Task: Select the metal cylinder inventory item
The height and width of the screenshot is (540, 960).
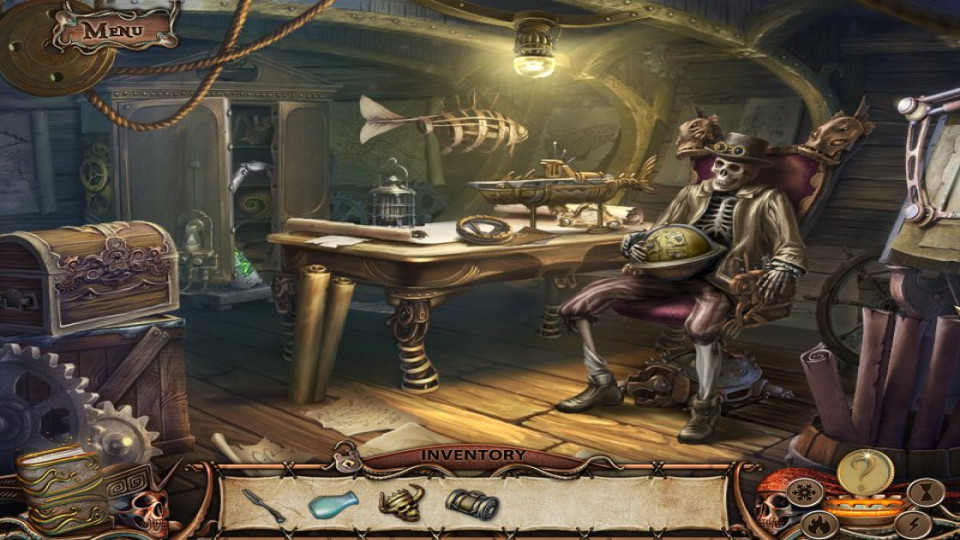Action: point(471,504)
